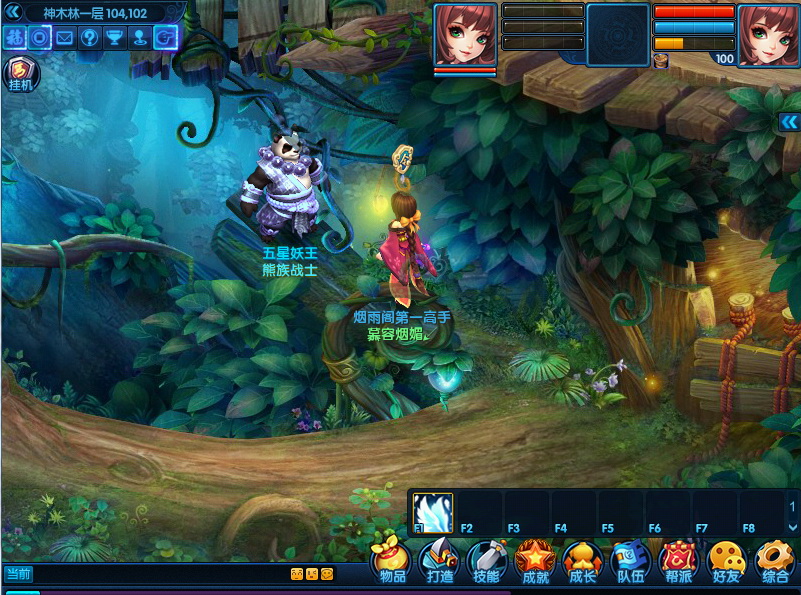Open the 帮派 guild menu
801x595 pixels.
[x=678, y=561]
